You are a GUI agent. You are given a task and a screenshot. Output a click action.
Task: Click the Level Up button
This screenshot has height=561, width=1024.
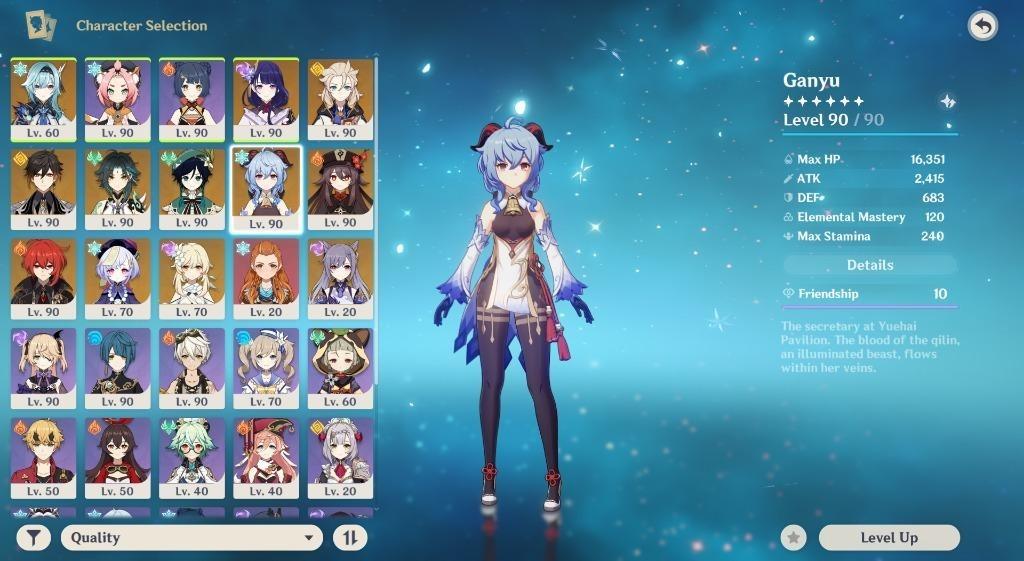(x=888, y=538)
